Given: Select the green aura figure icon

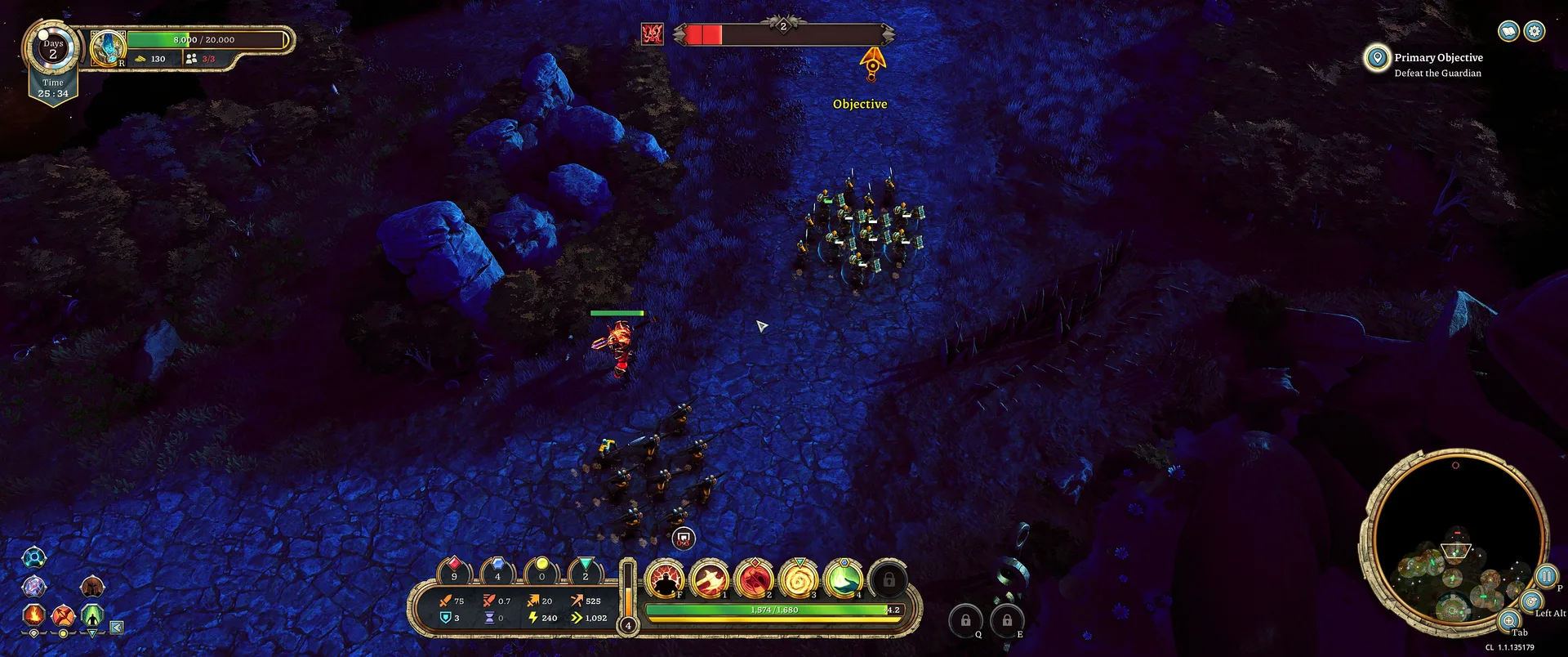Looking at the screenshot, I should 92,614.
